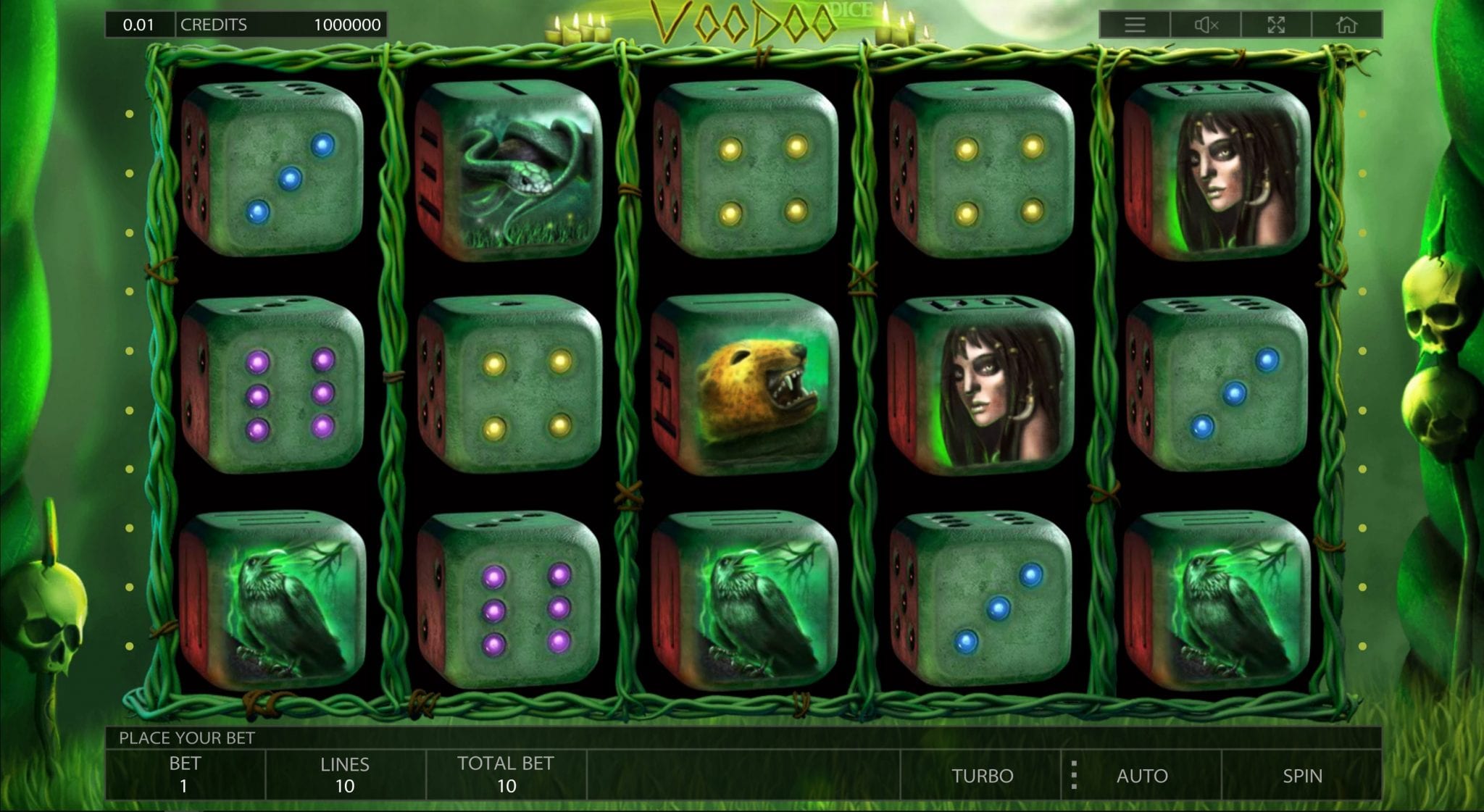Open the hamburger menu
Screen dimensions: 1484x812
pyautogui.click(x=1135, y=25)
